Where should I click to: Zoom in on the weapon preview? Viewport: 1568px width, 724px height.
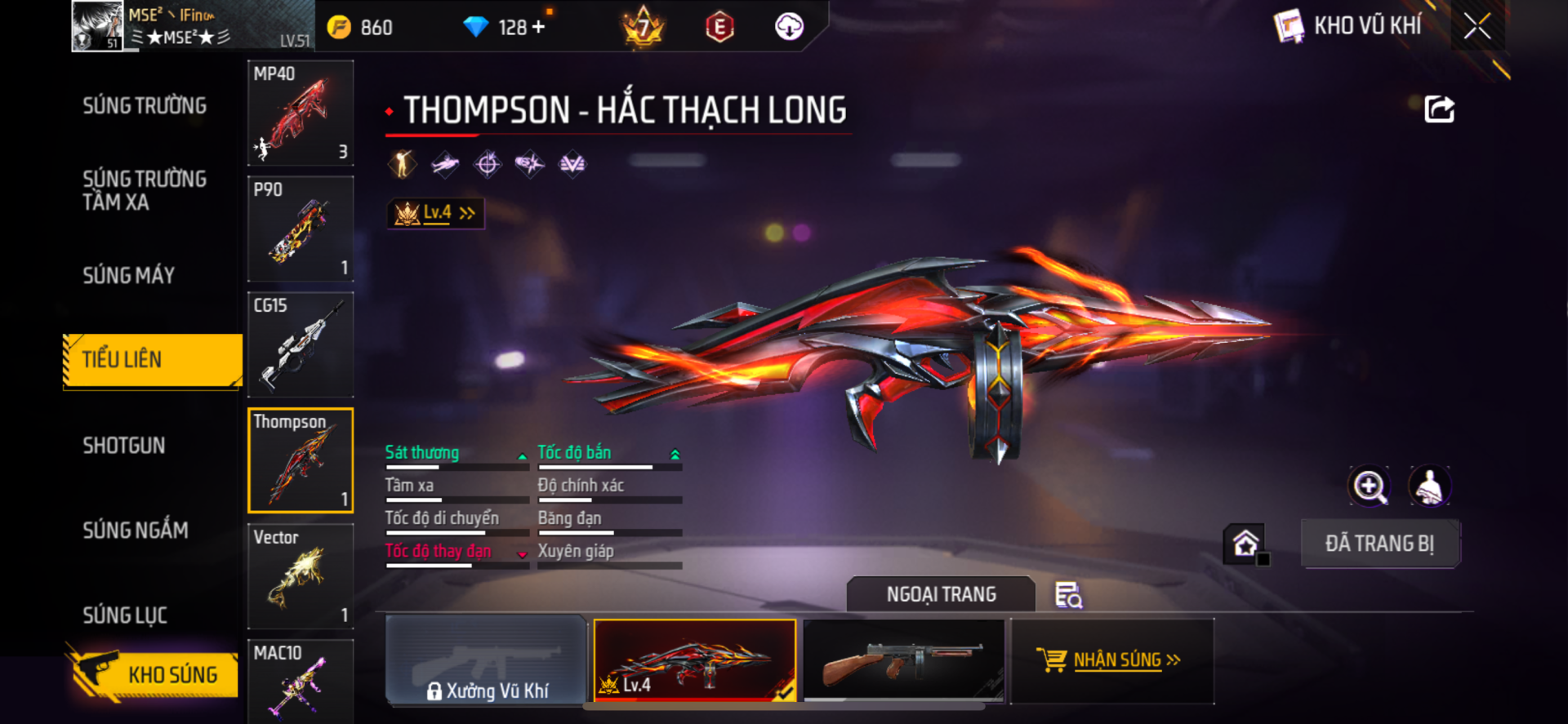(x=1369, y=486)
